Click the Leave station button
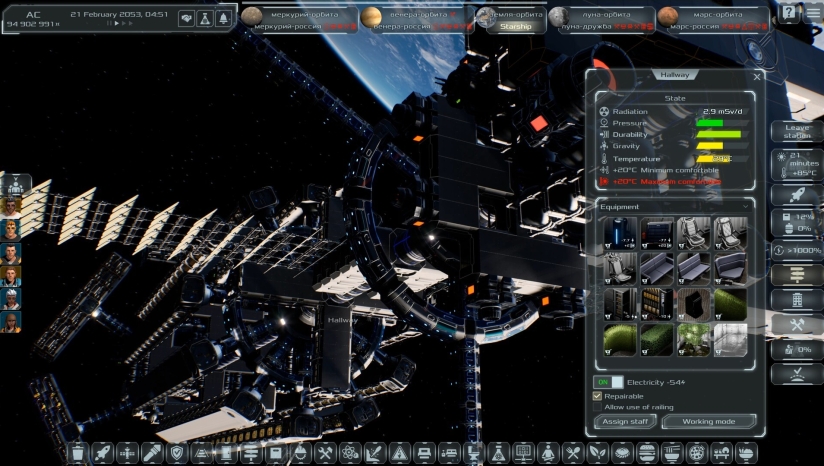Viewport: 824px width, 466px height. [797, 131]
